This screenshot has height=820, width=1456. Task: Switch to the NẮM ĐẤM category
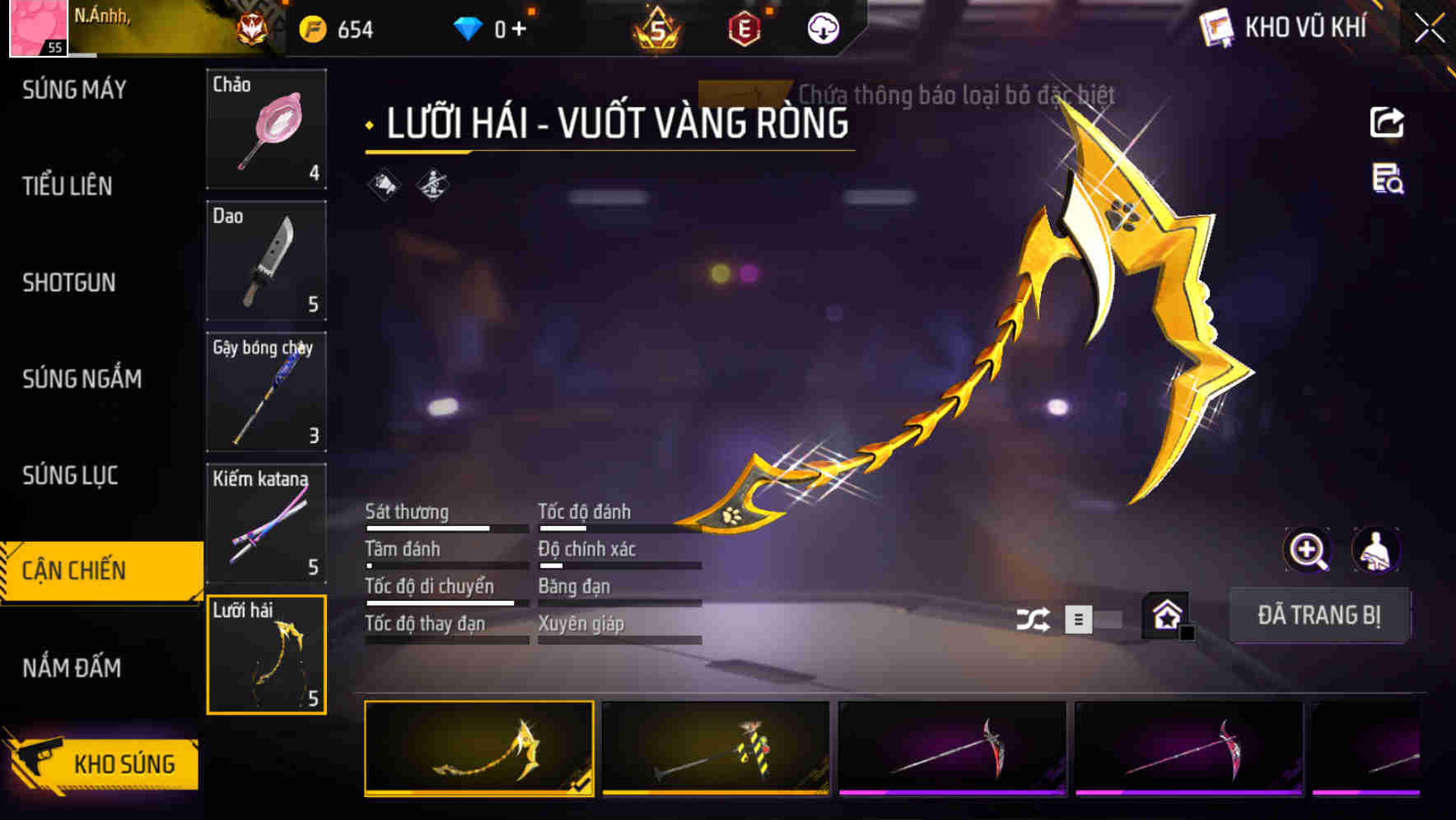coord(72,669)
